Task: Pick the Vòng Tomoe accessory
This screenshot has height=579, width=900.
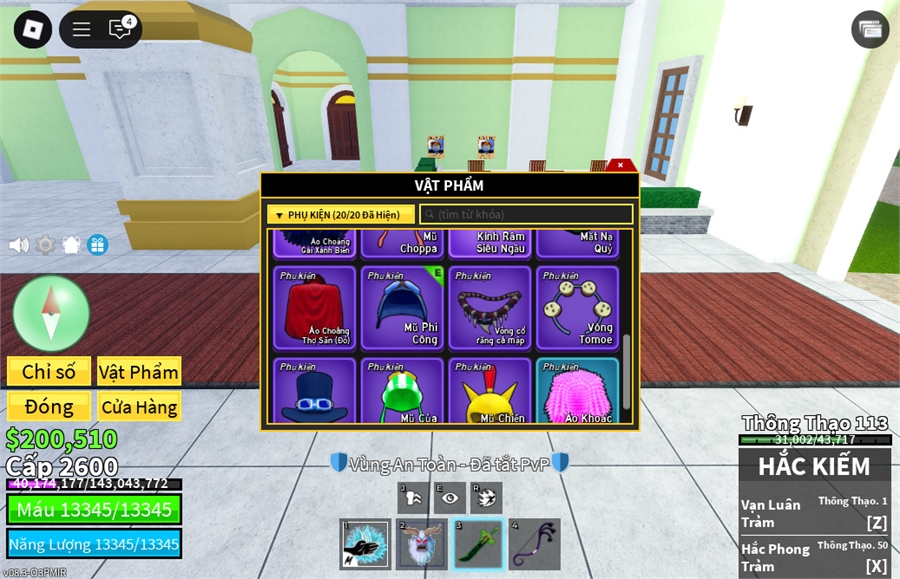Action: pos(578,307)
